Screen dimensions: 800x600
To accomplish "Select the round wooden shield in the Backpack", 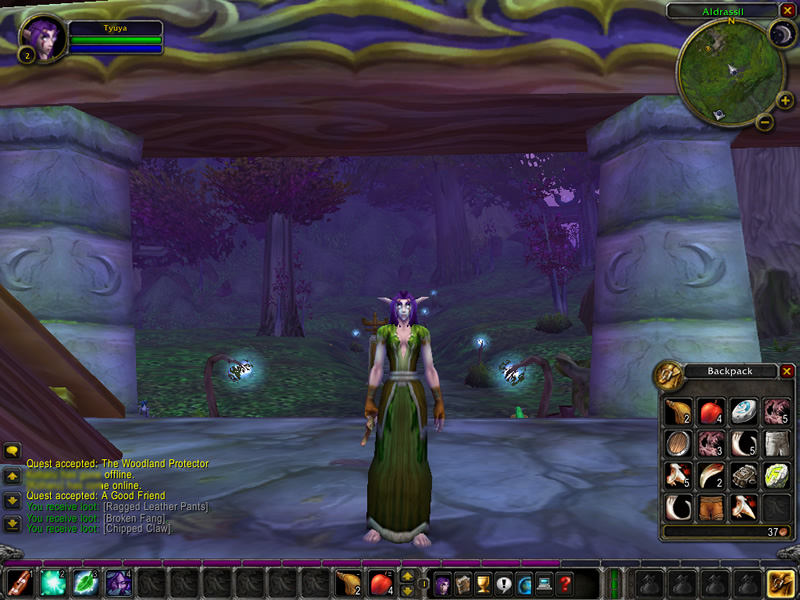I will 678,442.
